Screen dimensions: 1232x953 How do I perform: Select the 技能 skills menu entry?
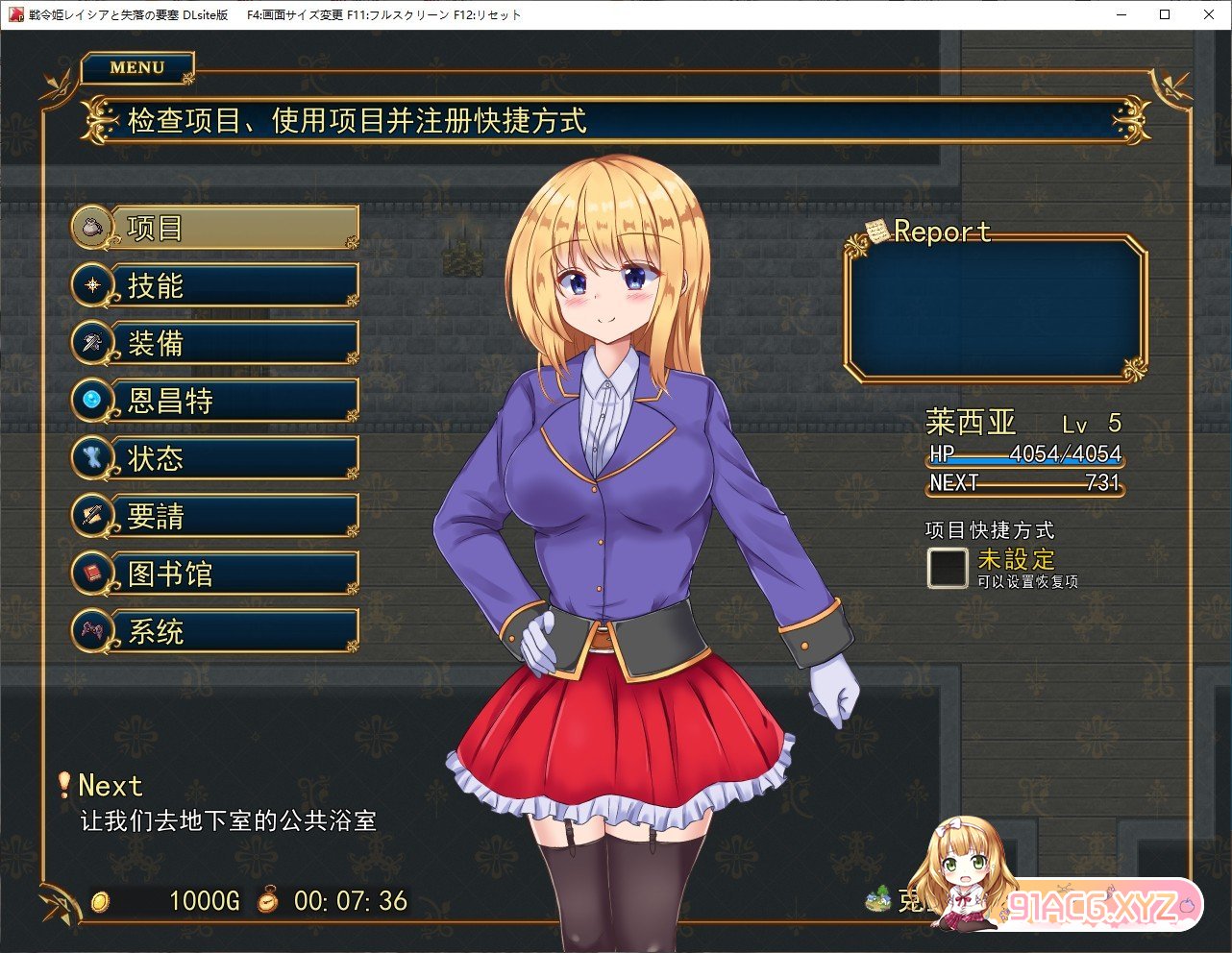pyautogui.click(x=215, y=285)
